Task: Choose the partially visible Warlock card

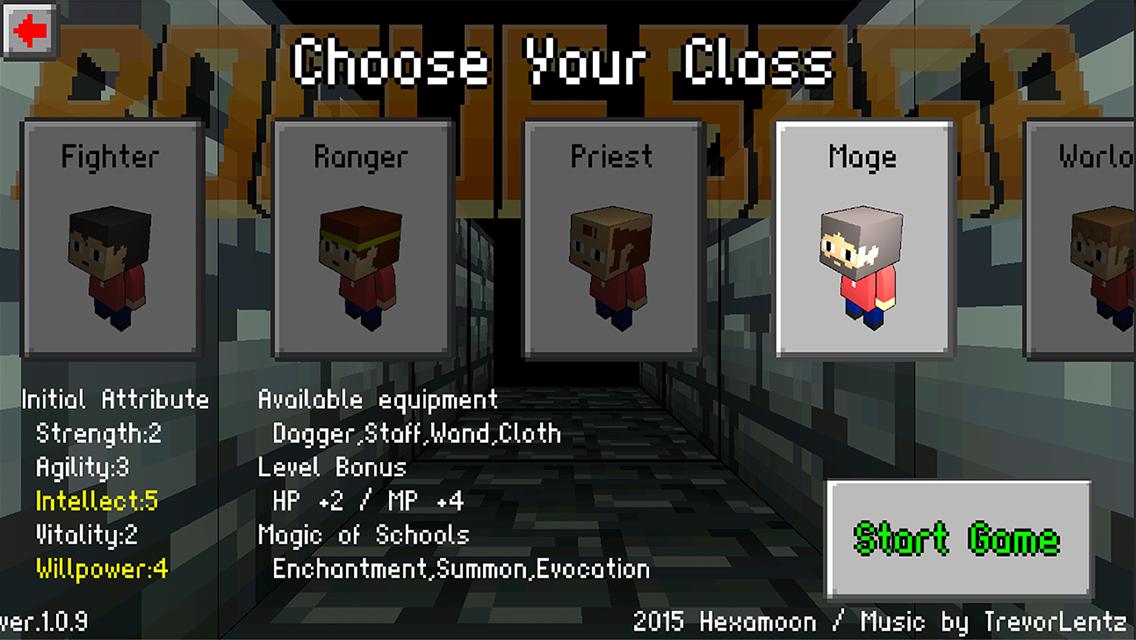Action: point(1084,238)
